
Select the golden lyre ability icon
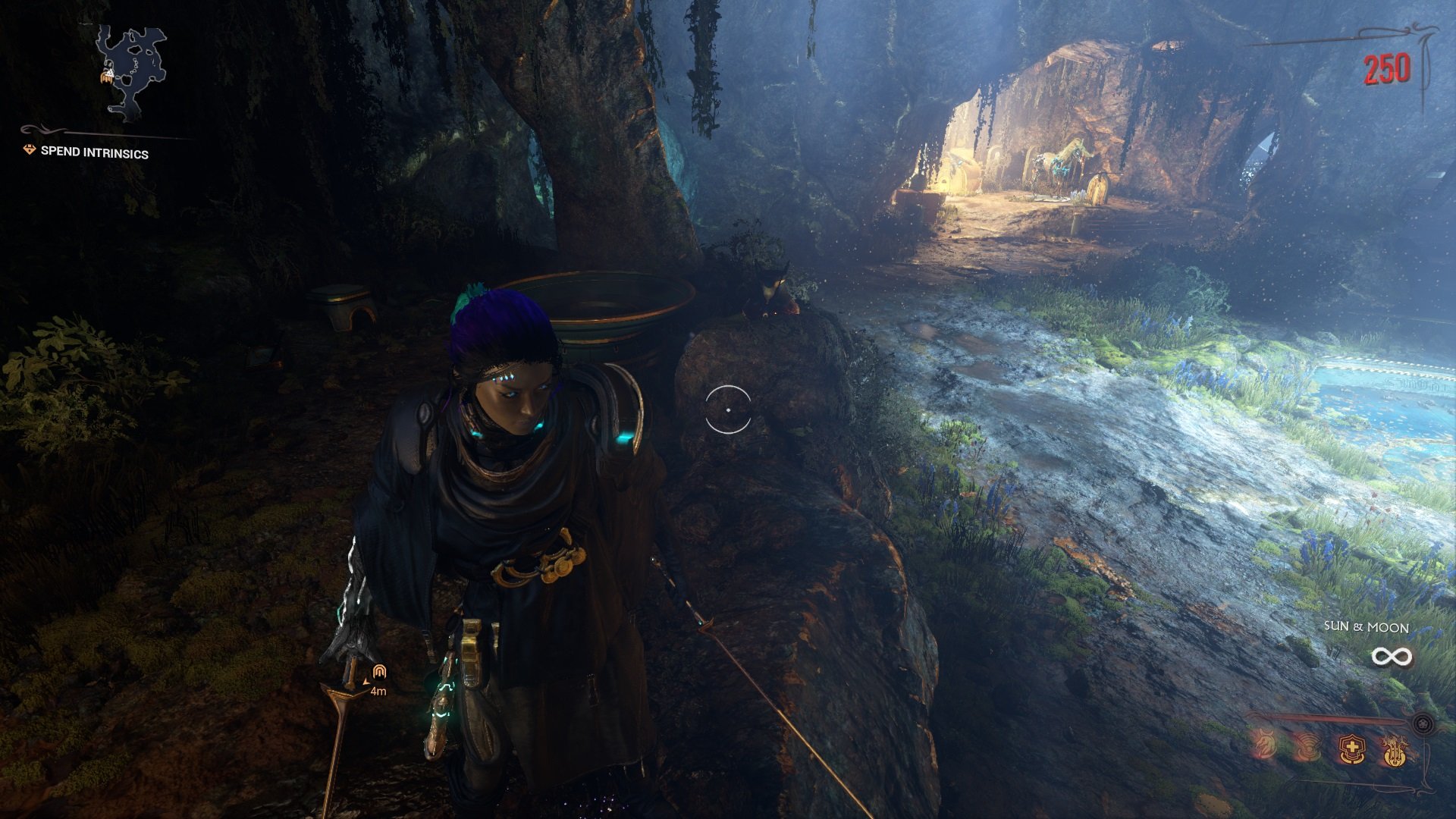coord(1395,751)
